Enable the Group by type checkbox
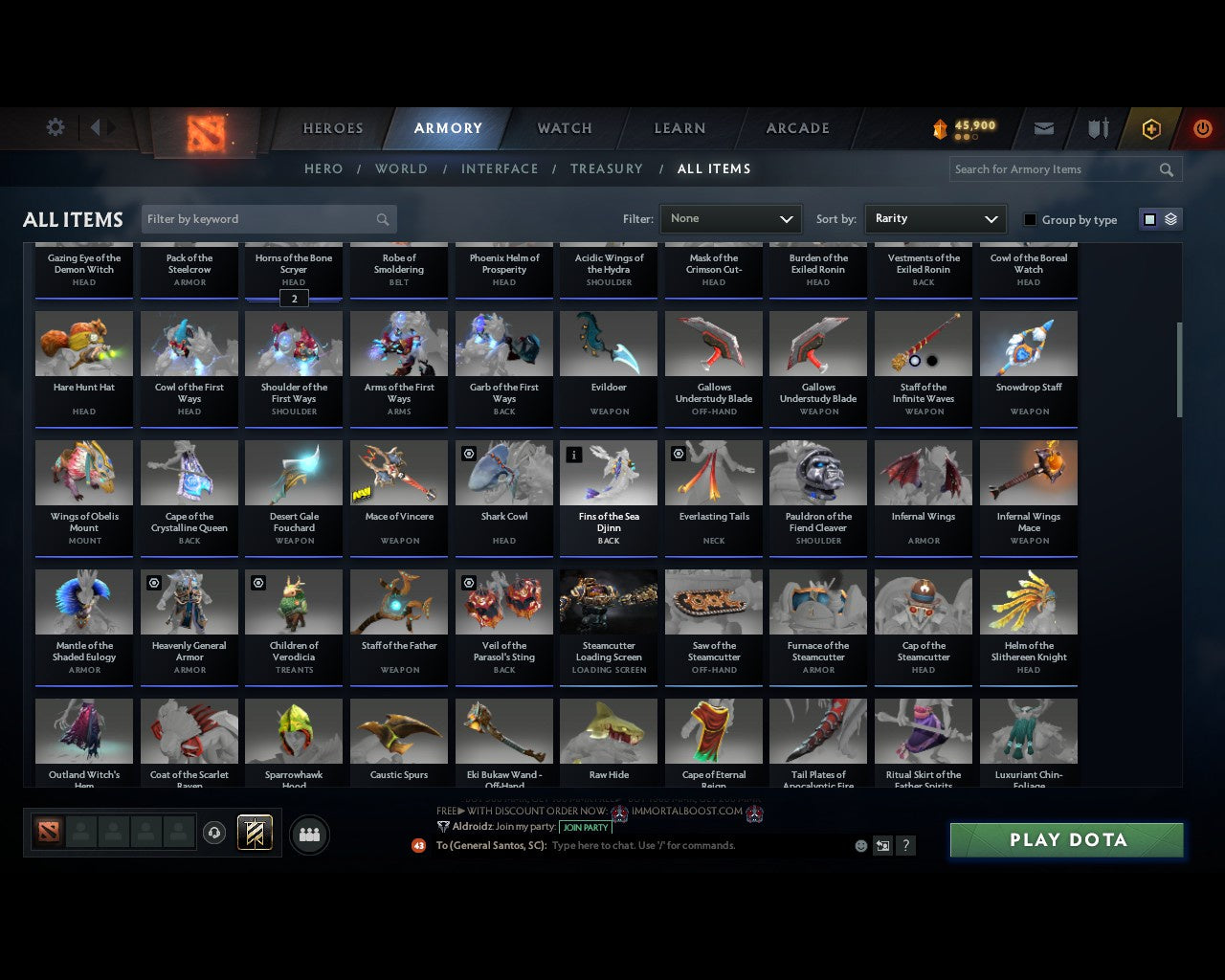 pos(1030,219)
